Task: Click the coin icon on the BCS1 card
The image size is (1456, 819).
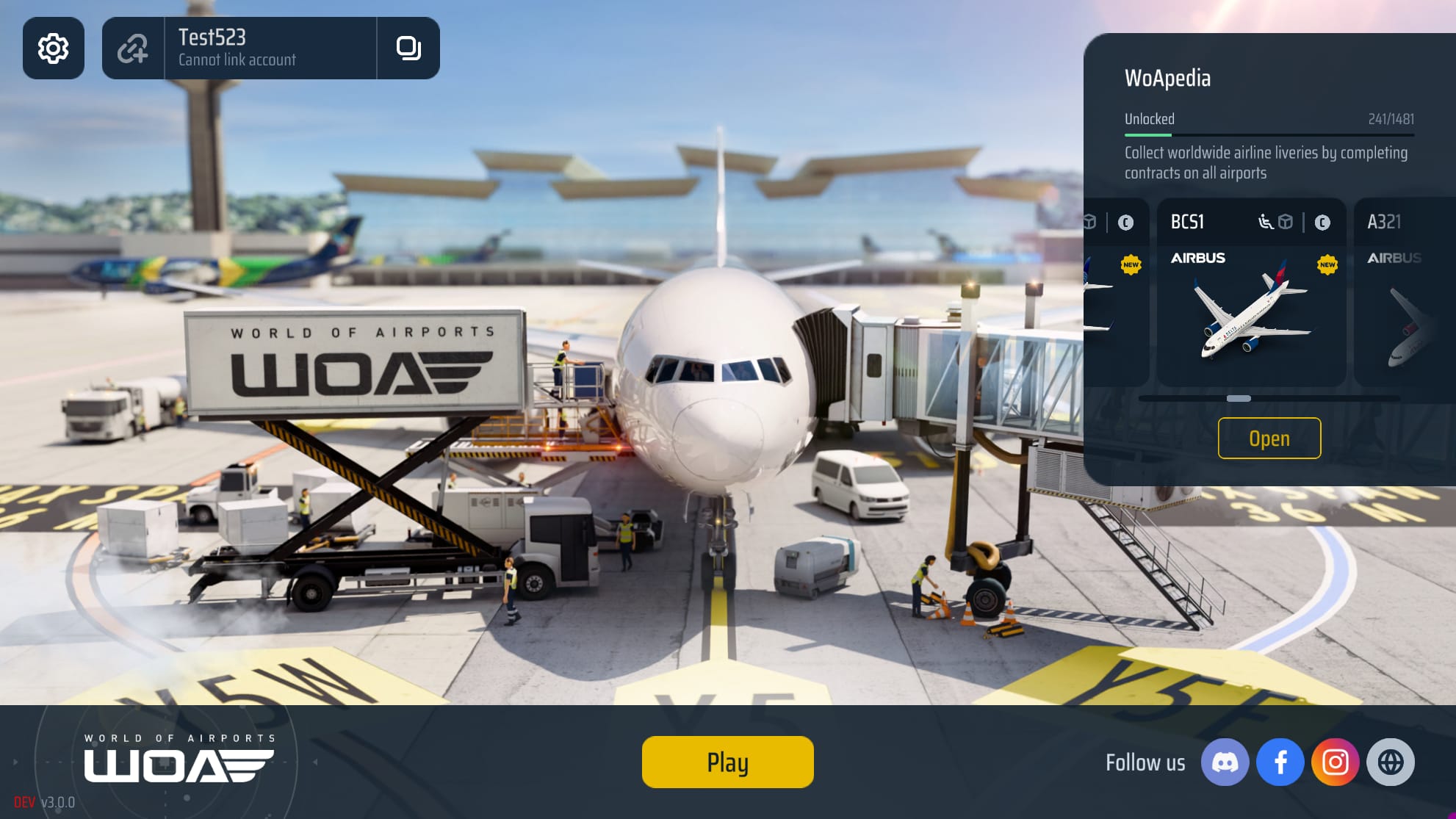Action: tap(1323, 223)
